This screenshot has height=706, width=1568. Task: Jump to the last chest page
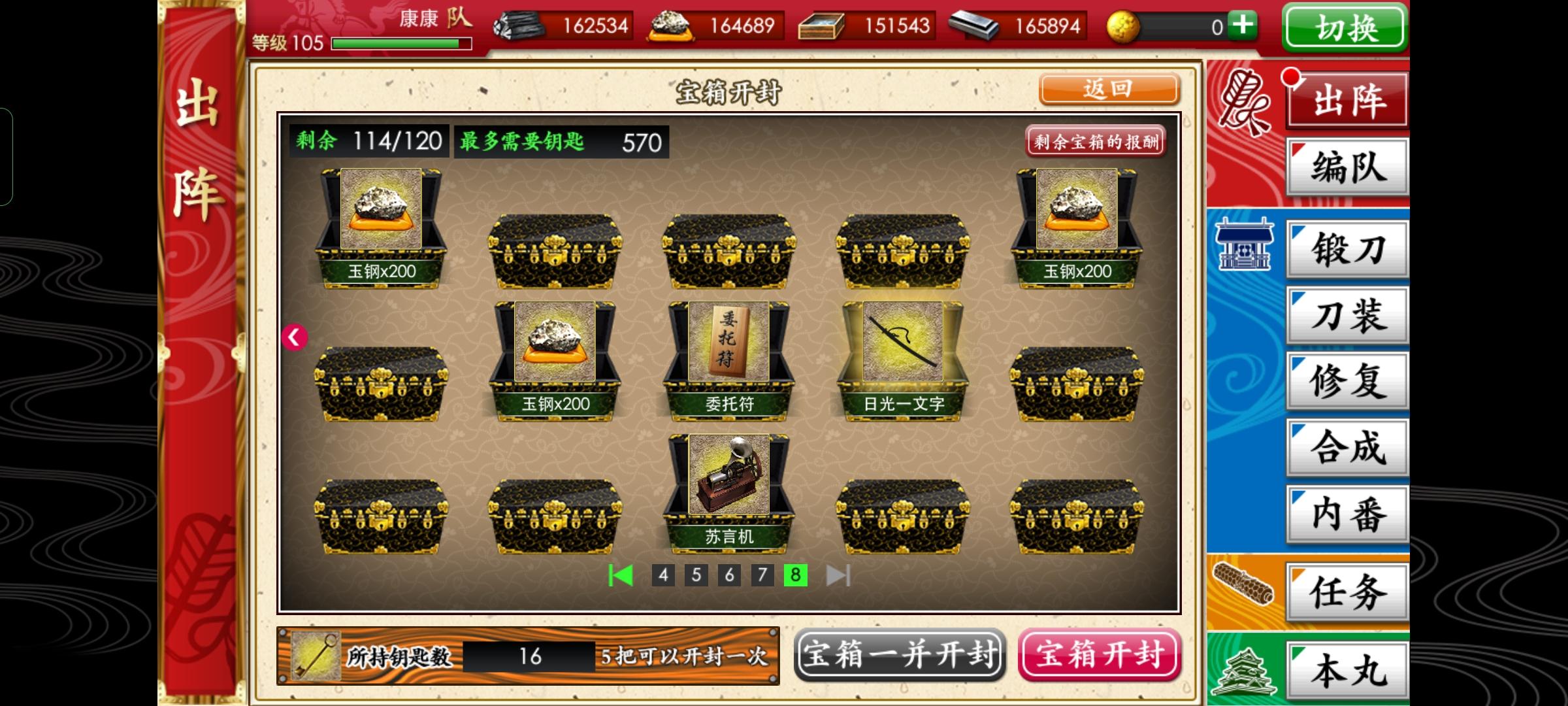pos(838,577)
